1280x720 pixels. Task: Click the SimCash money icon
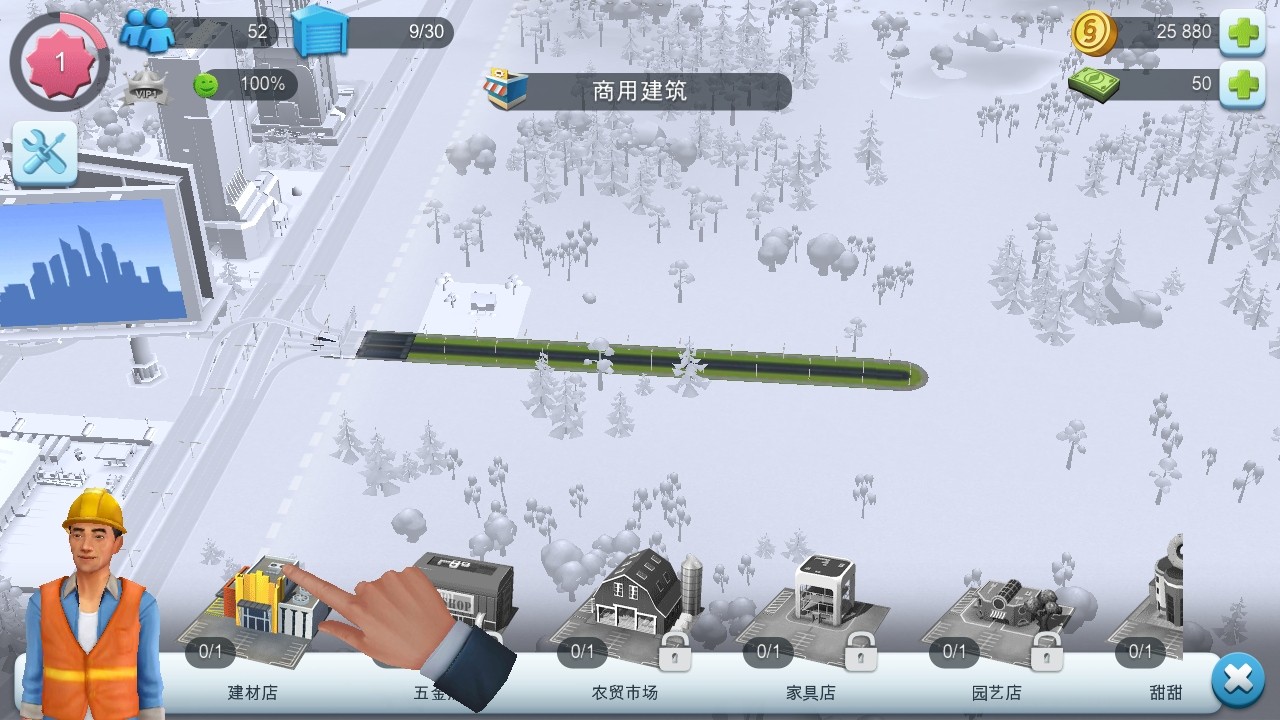tap(1094, 84)
